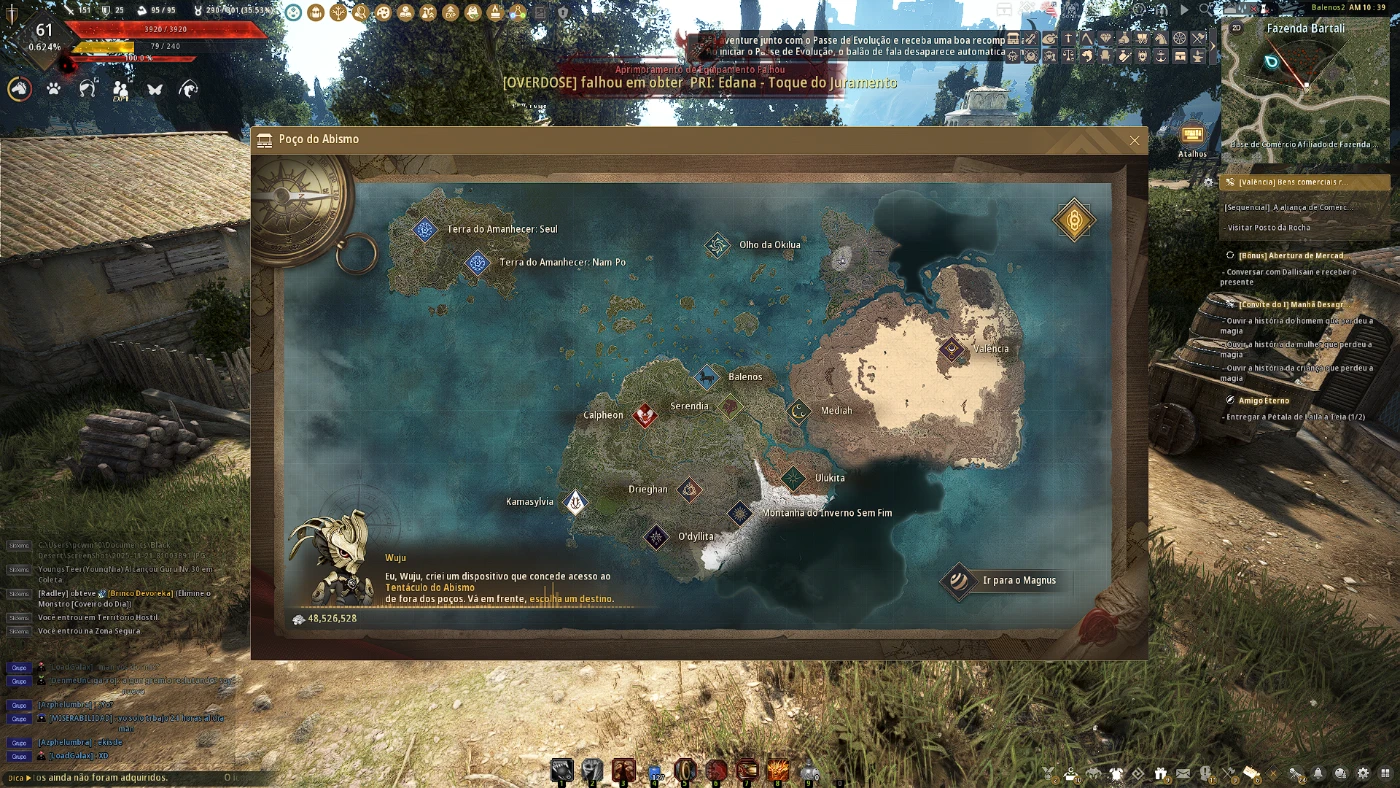Select the Amigo Eterno quest entry
The width and height of the screenshot is (1400, 788).
[1266, 401]
